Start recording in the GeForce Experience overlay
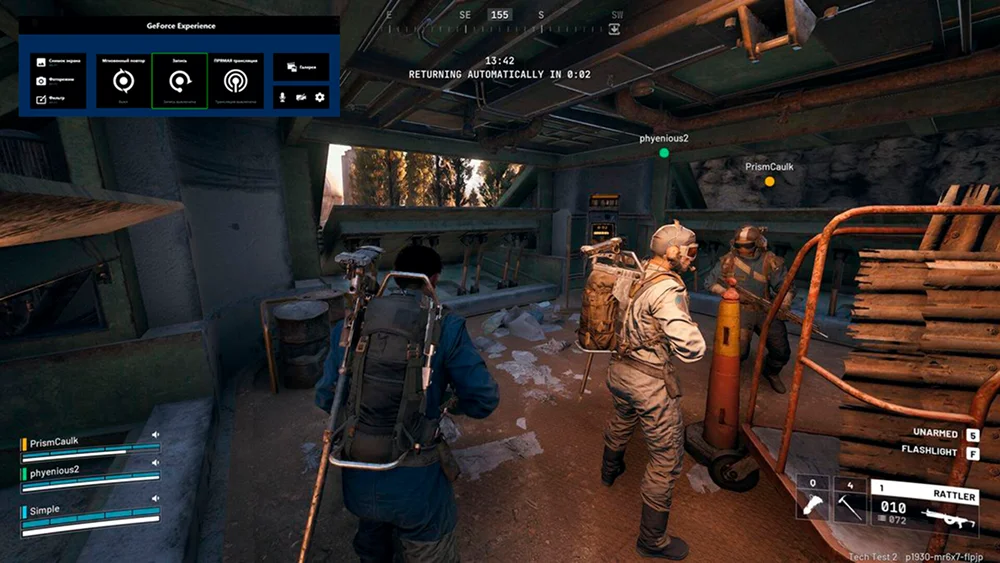 [179, 81]
